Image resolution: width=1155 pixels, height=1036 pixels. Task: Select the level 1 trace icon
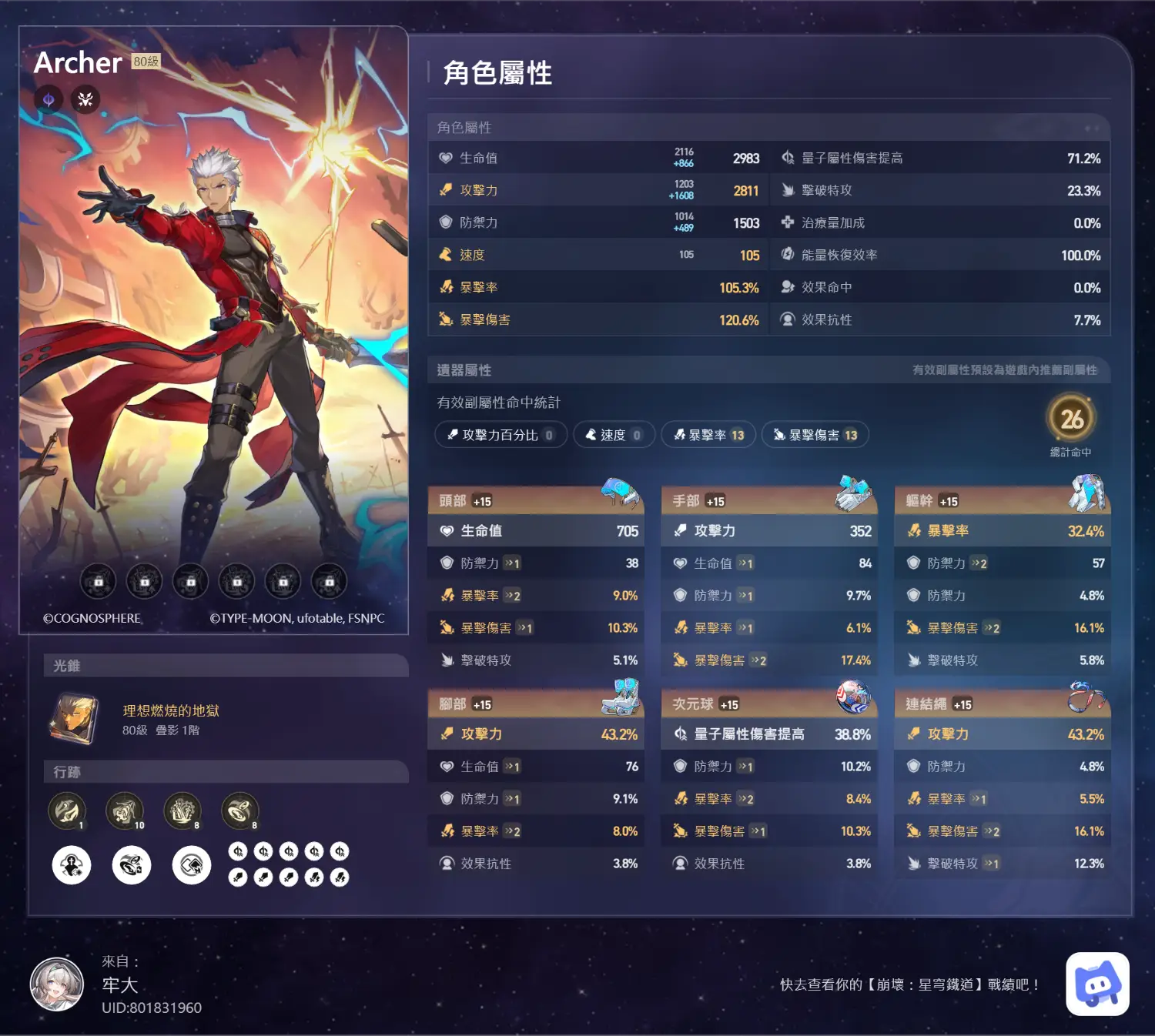coord(67,810)
